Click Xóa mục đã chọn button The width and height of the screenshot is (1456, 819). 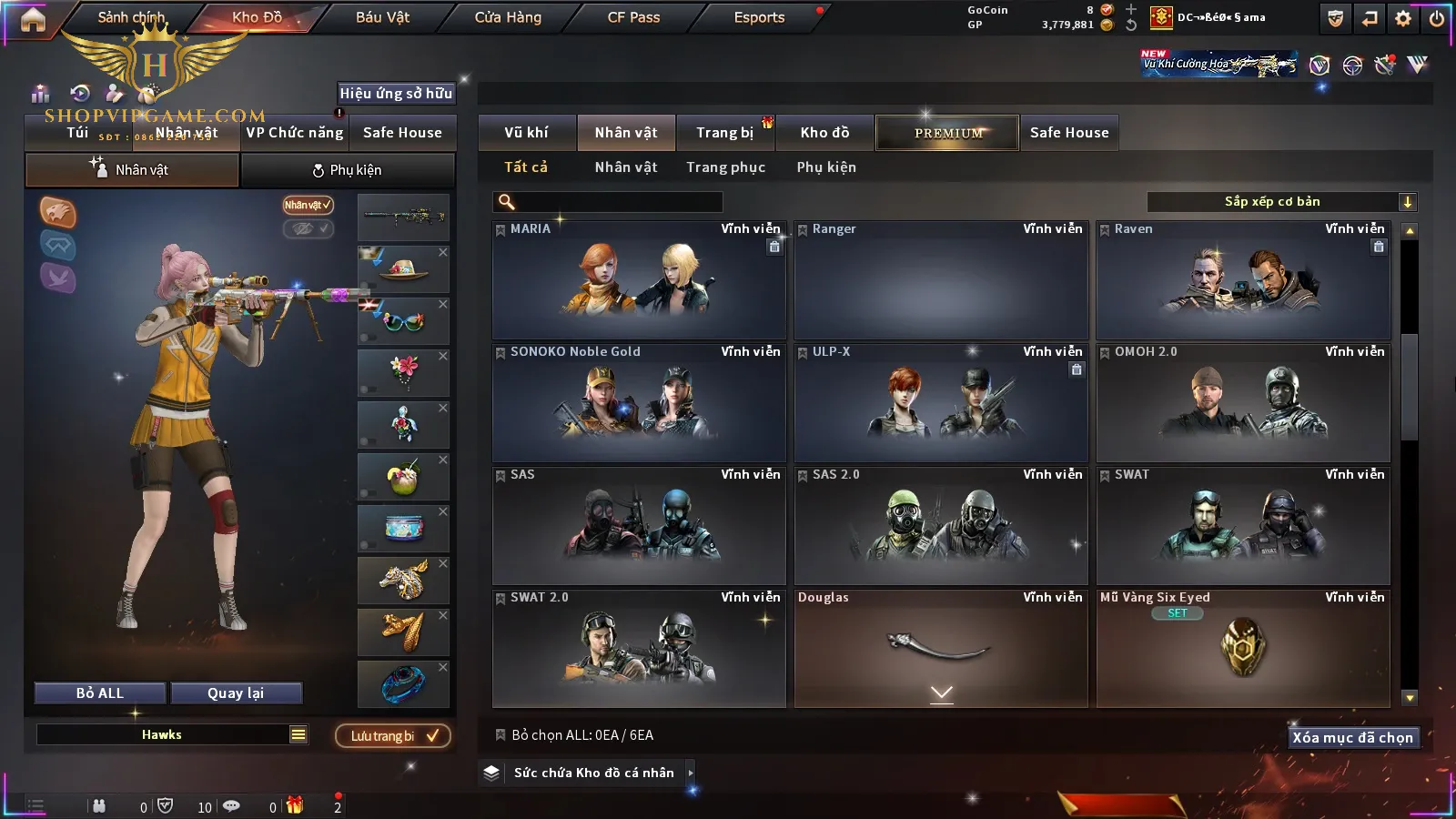1352,738
